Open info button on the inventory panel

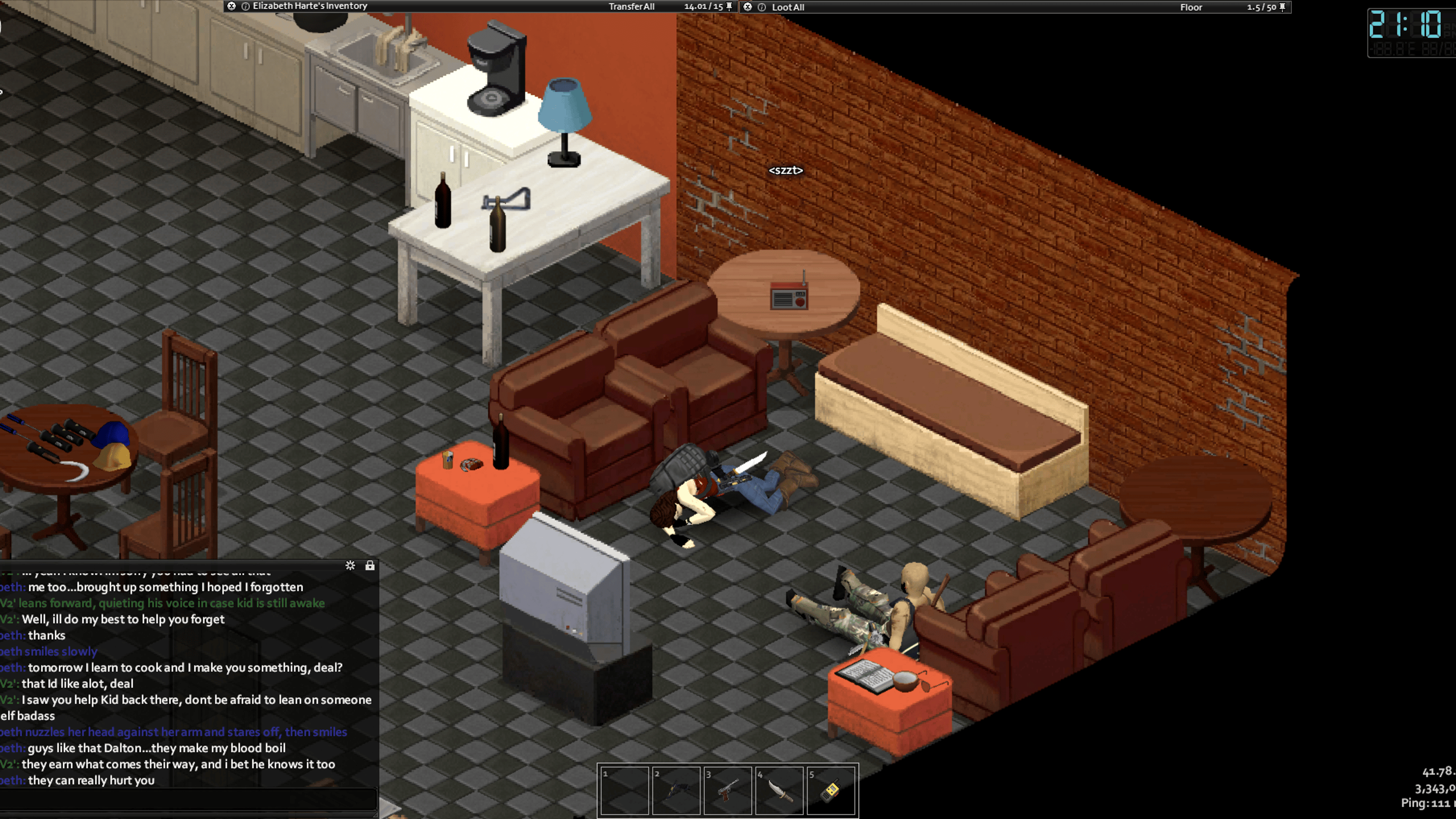coord(246,6)
